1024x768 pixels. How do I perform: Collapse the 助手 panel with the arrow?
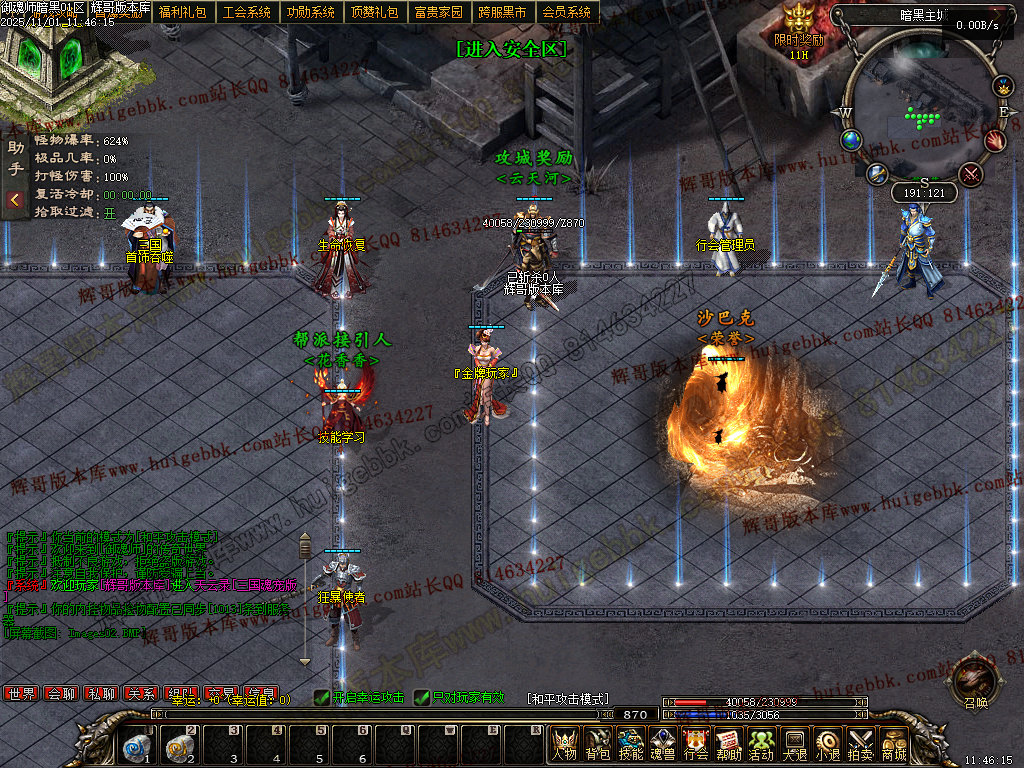15,200
